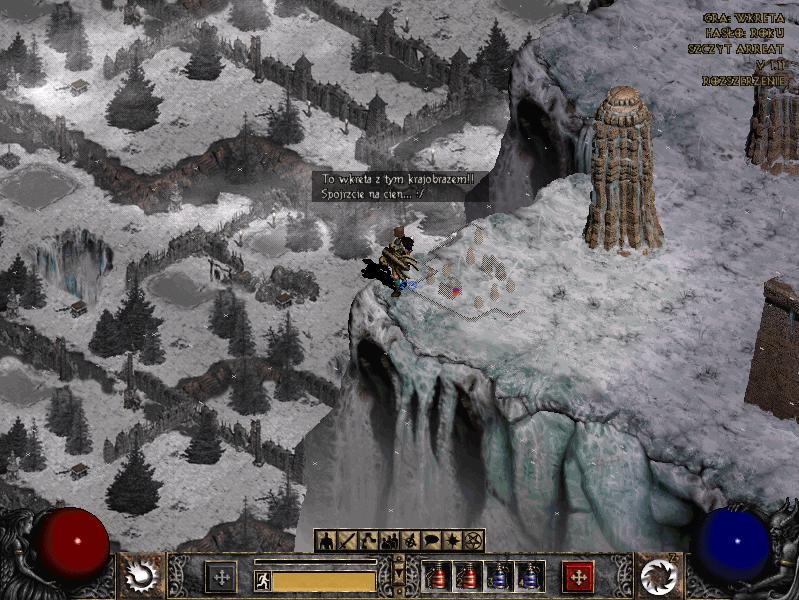Open inventory using the sword icon

(x=347, y=541)
